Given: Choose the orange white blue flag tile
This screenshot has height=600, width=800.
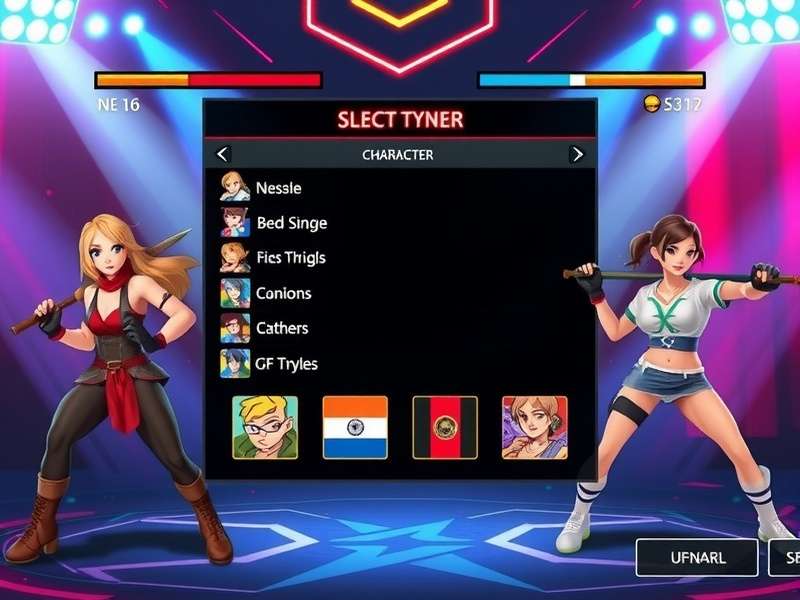Looking at the screenshot, I should tap(355, 427).
